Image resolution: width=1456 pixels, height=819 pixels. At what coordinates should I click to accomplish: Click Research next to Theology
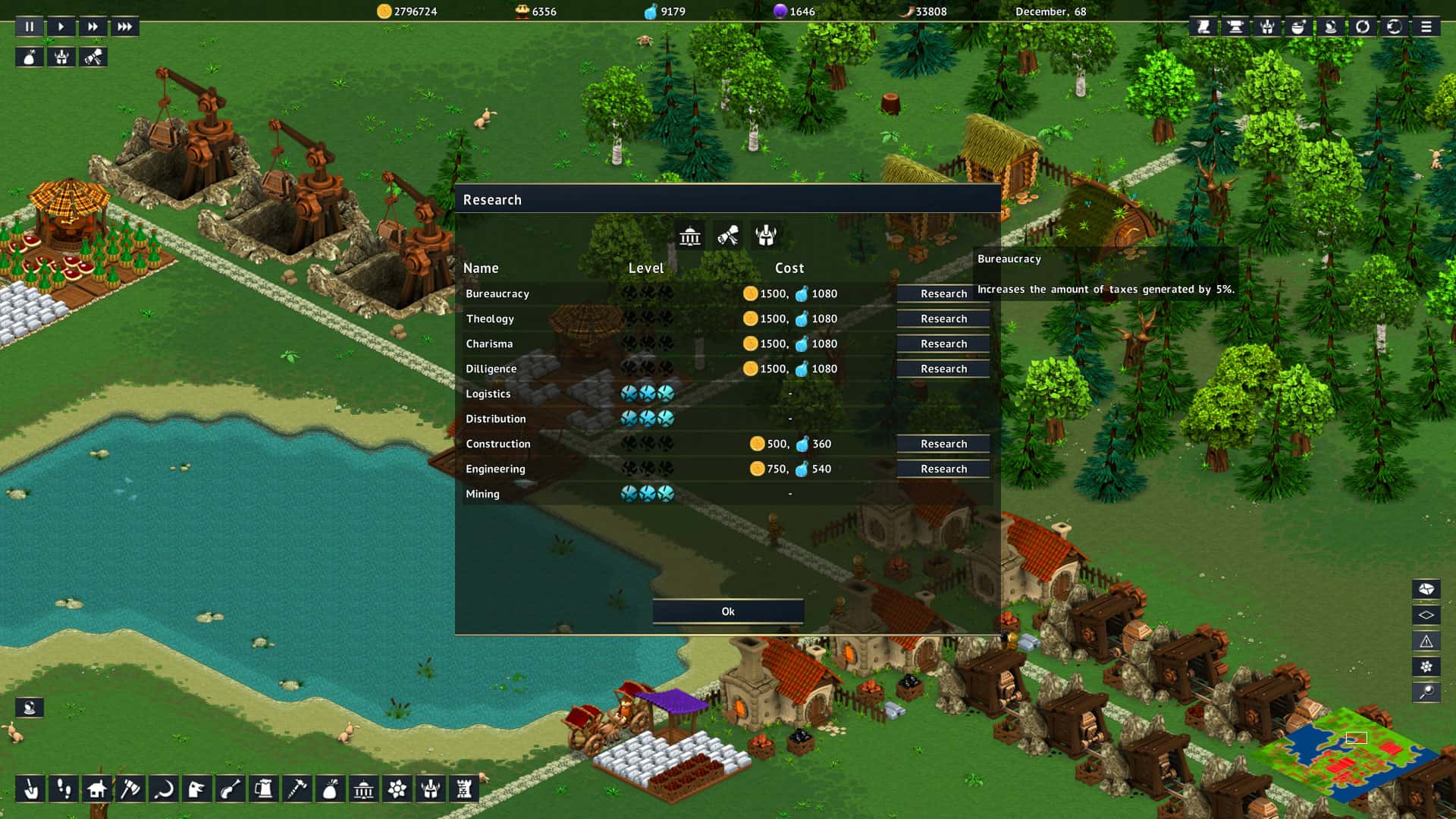pos(943,318)
